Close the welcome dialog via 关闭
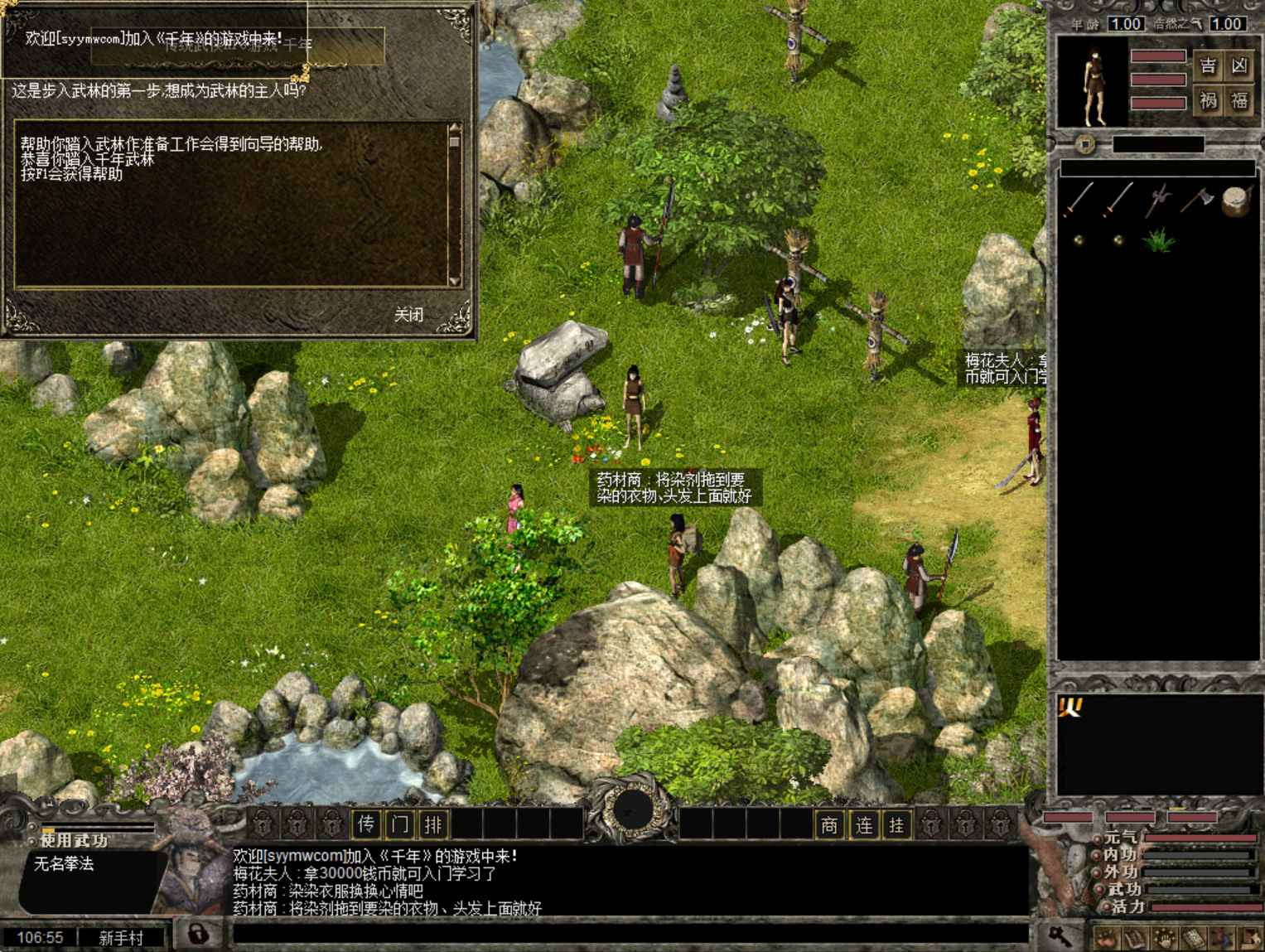 tap(408, 315)
